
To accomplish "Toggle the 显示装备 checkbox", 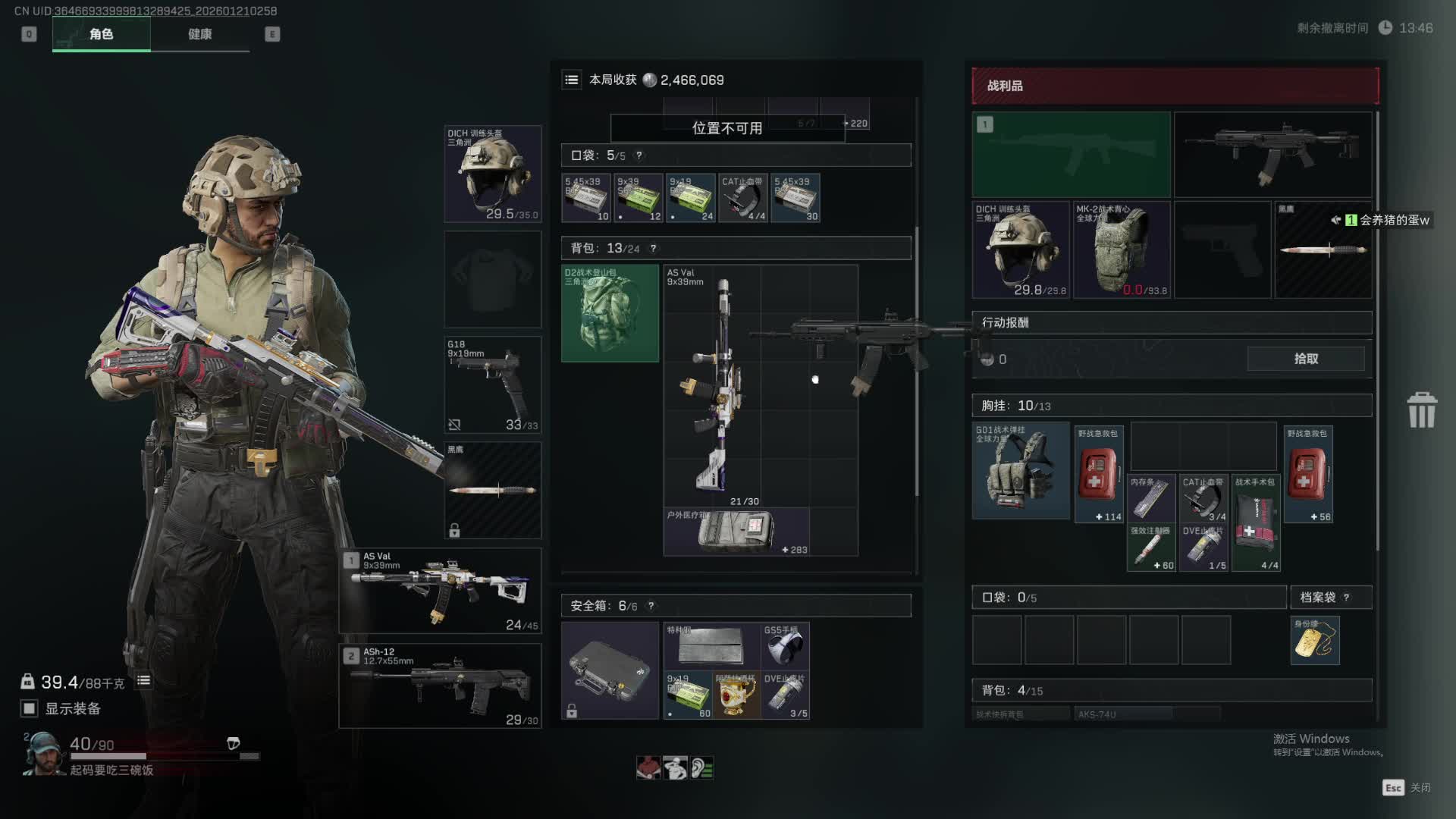I will click(x=29, y=708).
